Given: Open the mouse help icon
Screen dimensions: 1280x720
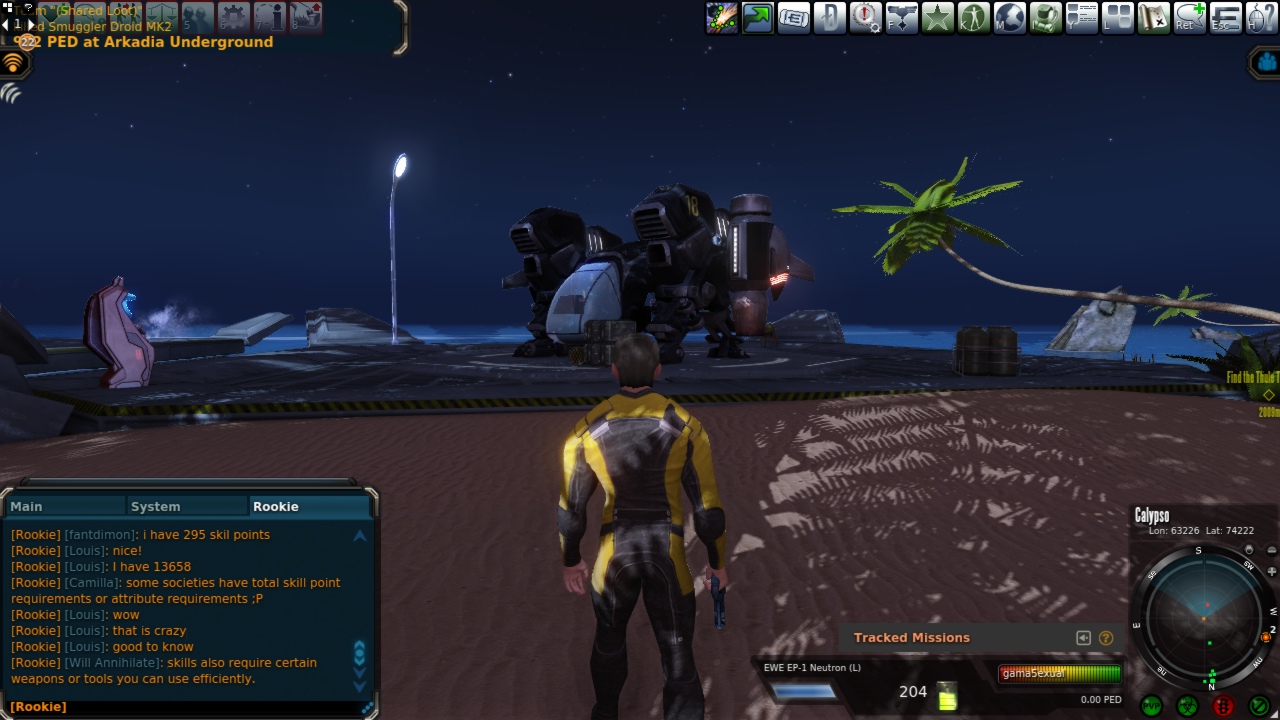Looking at the screenshot, I should click(1261, 17).
